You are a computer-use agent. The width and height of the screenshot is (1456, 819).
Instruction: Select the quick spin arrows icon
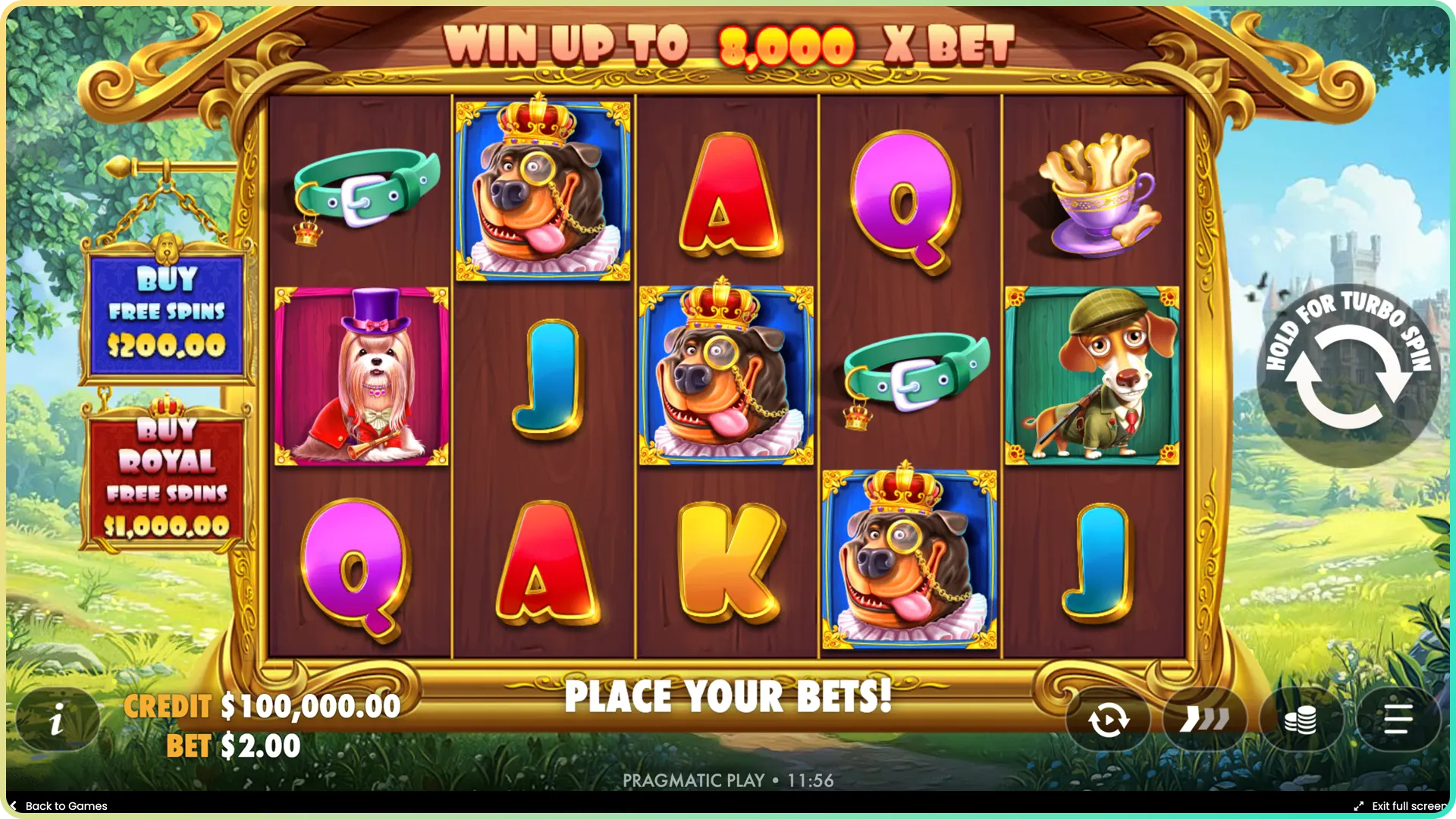(1206, 719)
